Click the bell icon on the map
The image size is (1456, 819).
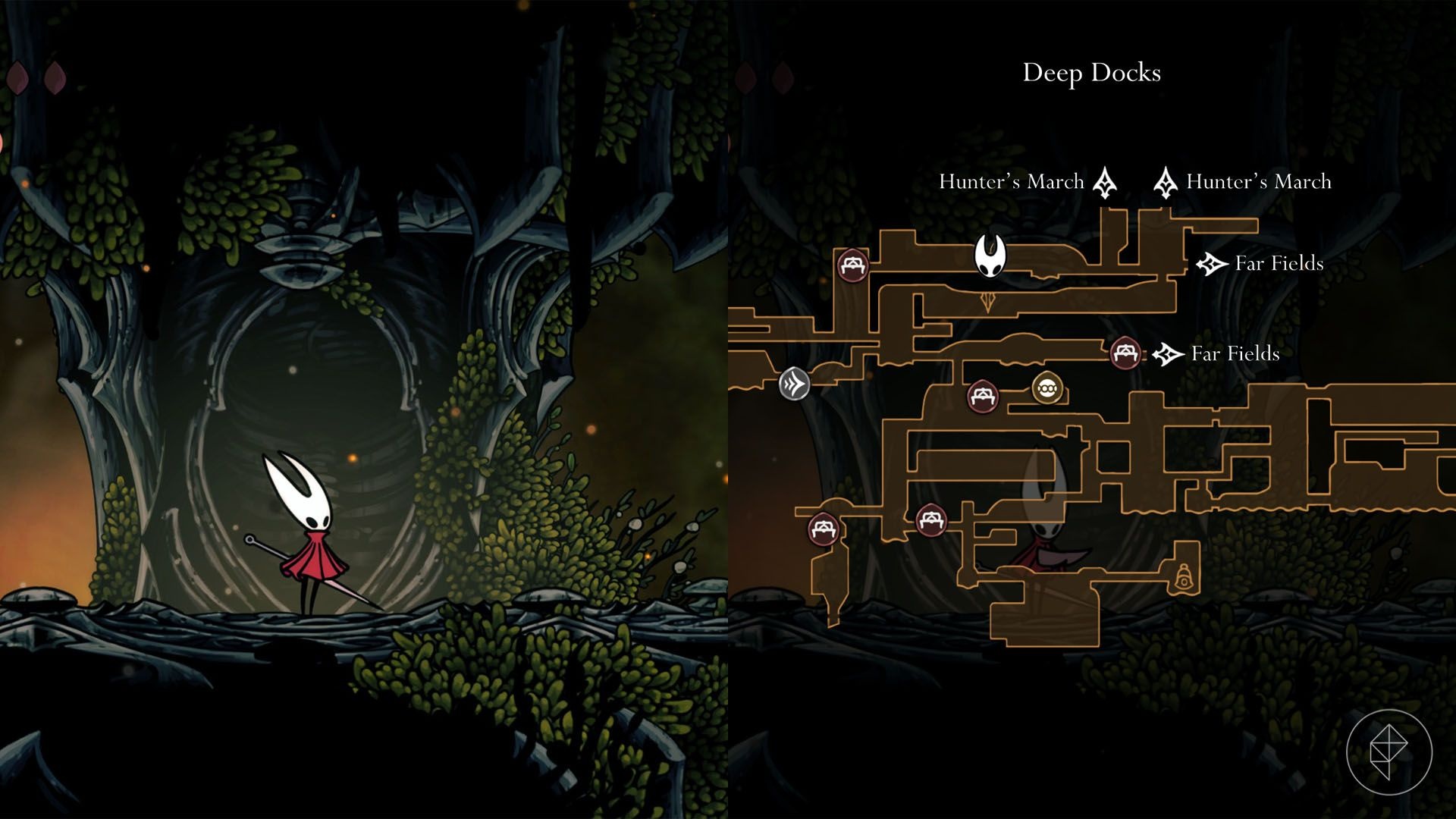[1182, 578]
